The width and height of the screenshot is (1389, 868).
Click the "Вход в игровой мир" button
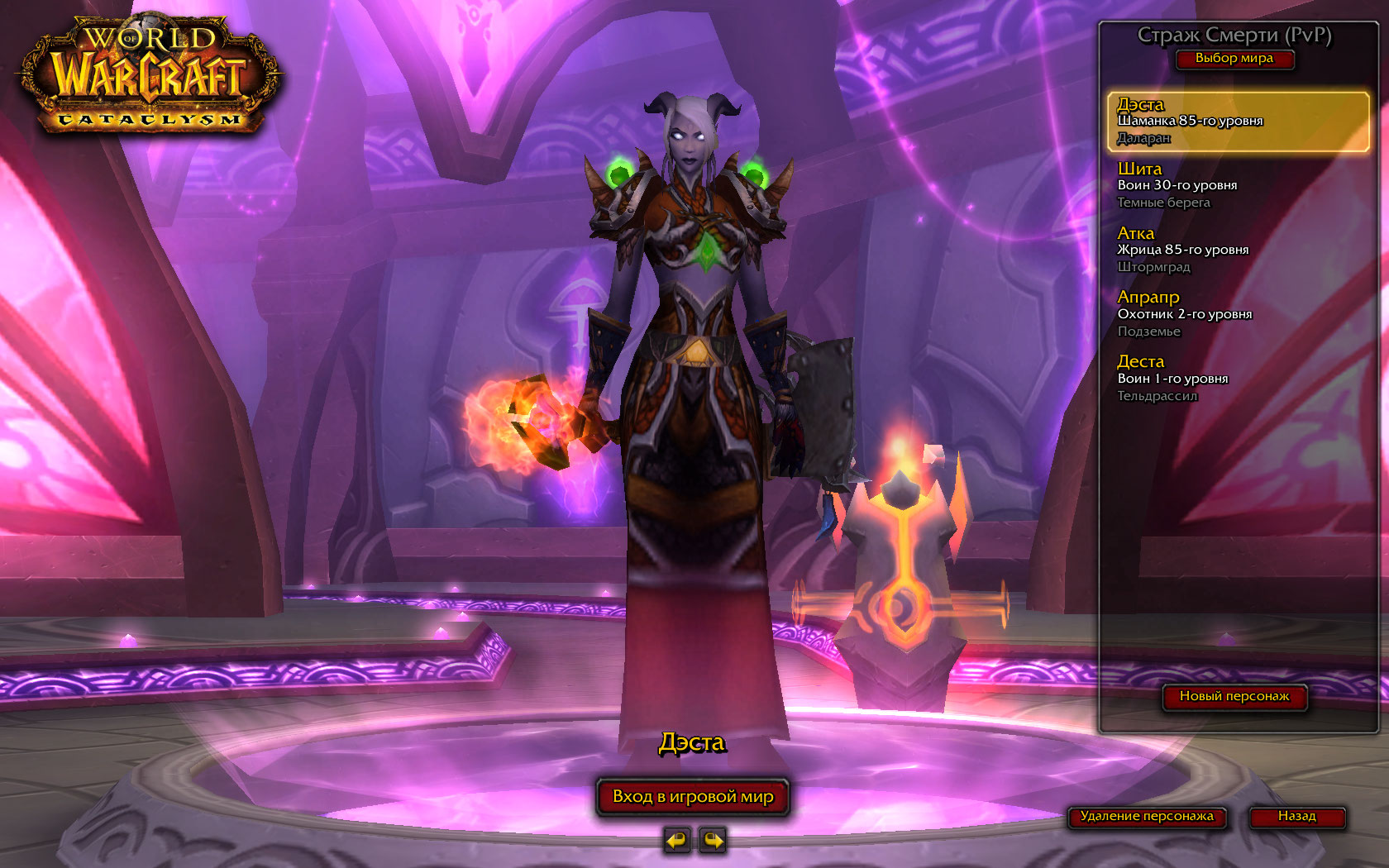tap(693, 797)
